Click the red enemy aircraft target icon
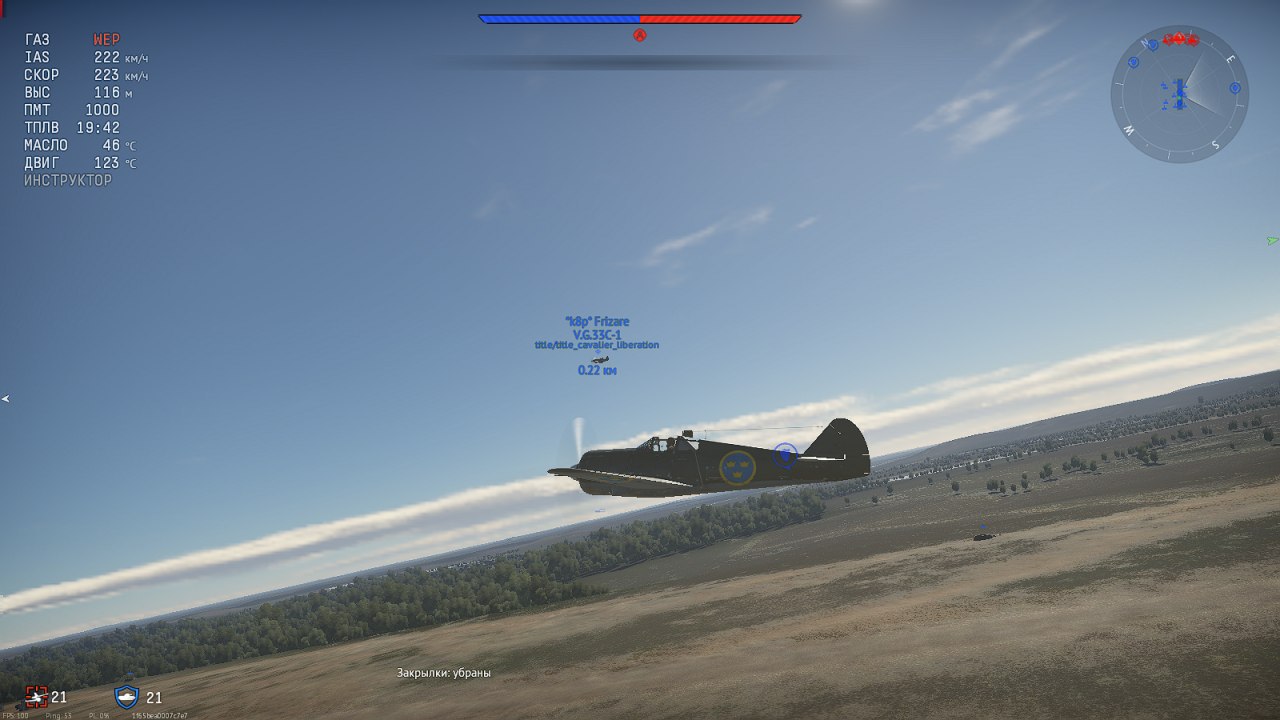Screen dimensions: 1280x720 37,696
